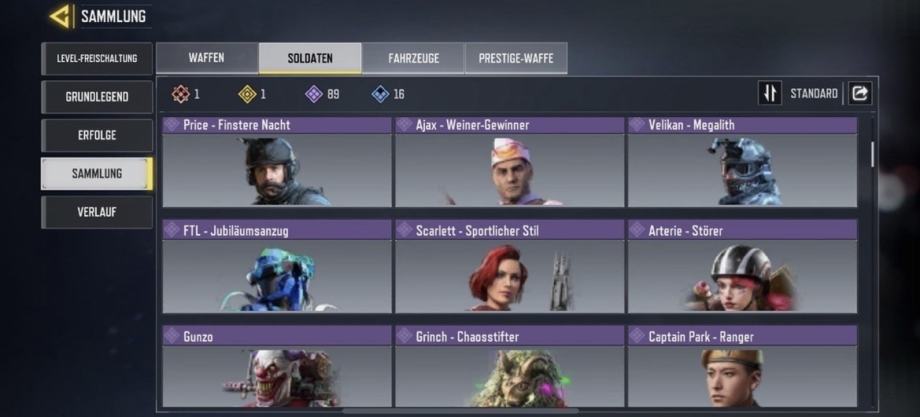Select the Grundlegend menu entry
920x417 pixels.
pos(96,97)
